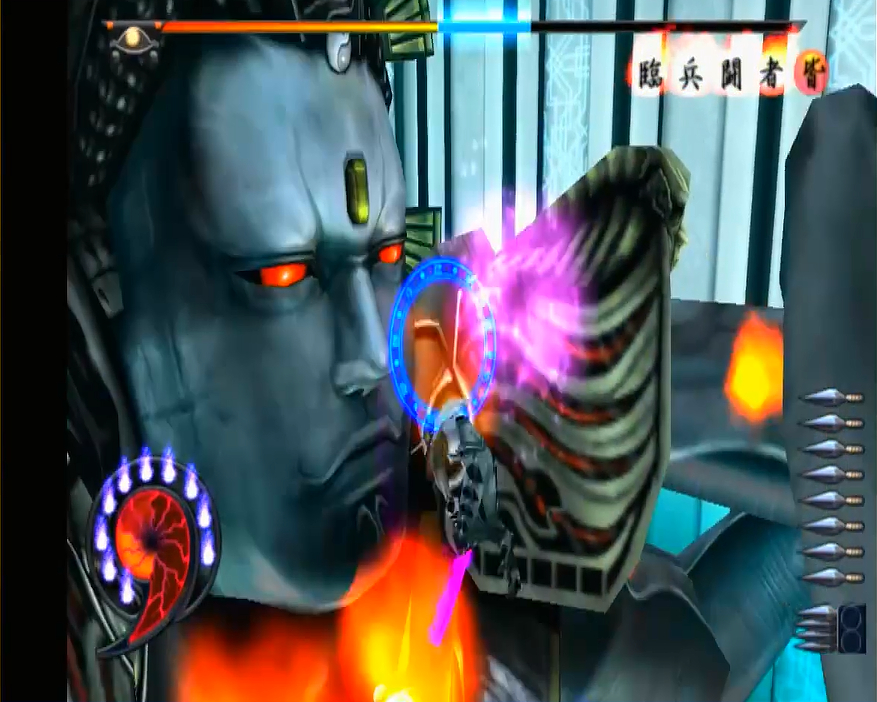The height and width of the screenshot is (702, 877).
Task: Click the eye emblem on the boss bar
Action: pos(132,39)
